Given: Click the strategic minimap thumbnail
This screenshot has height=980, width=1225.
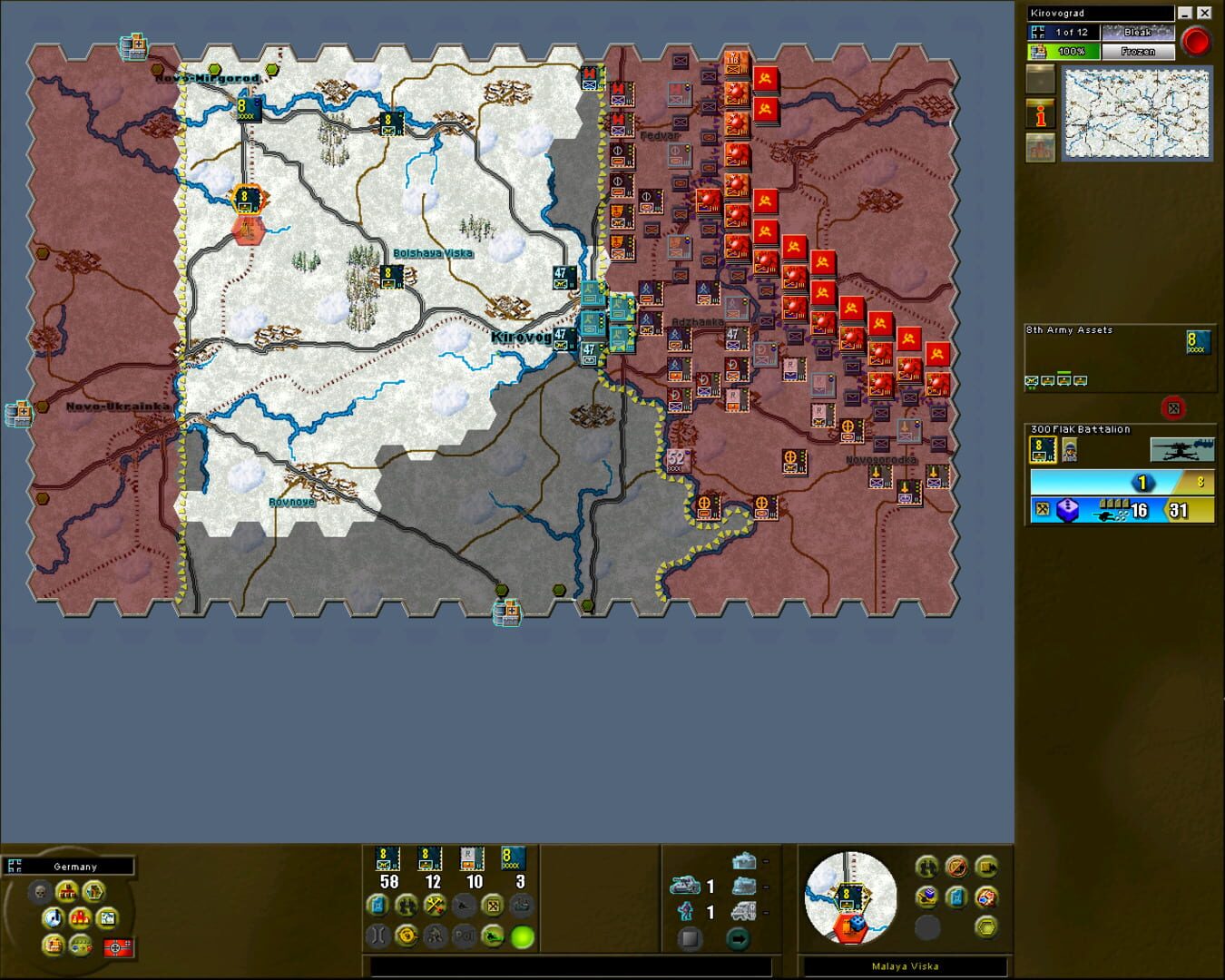Looking at the screenshot, I should click(x=1135, y=113).
